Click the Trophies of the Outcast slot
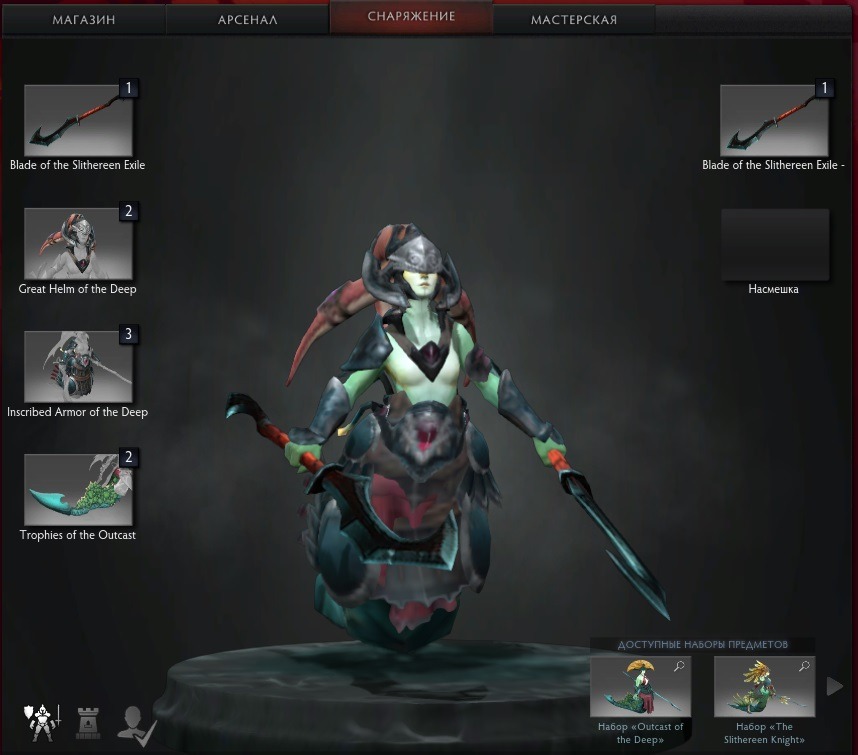Image resolution: width=858 pixels, height=755 pixels. (x=78, y=489)
